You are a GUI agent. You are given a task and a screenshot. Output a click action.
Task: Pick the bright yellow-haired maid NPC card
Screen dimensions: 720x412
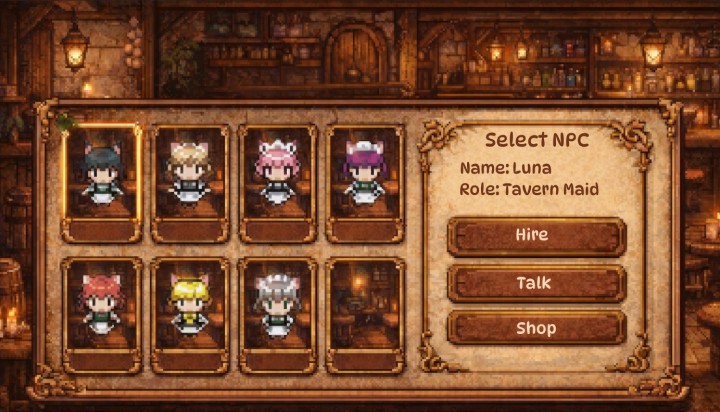point(189,315)
